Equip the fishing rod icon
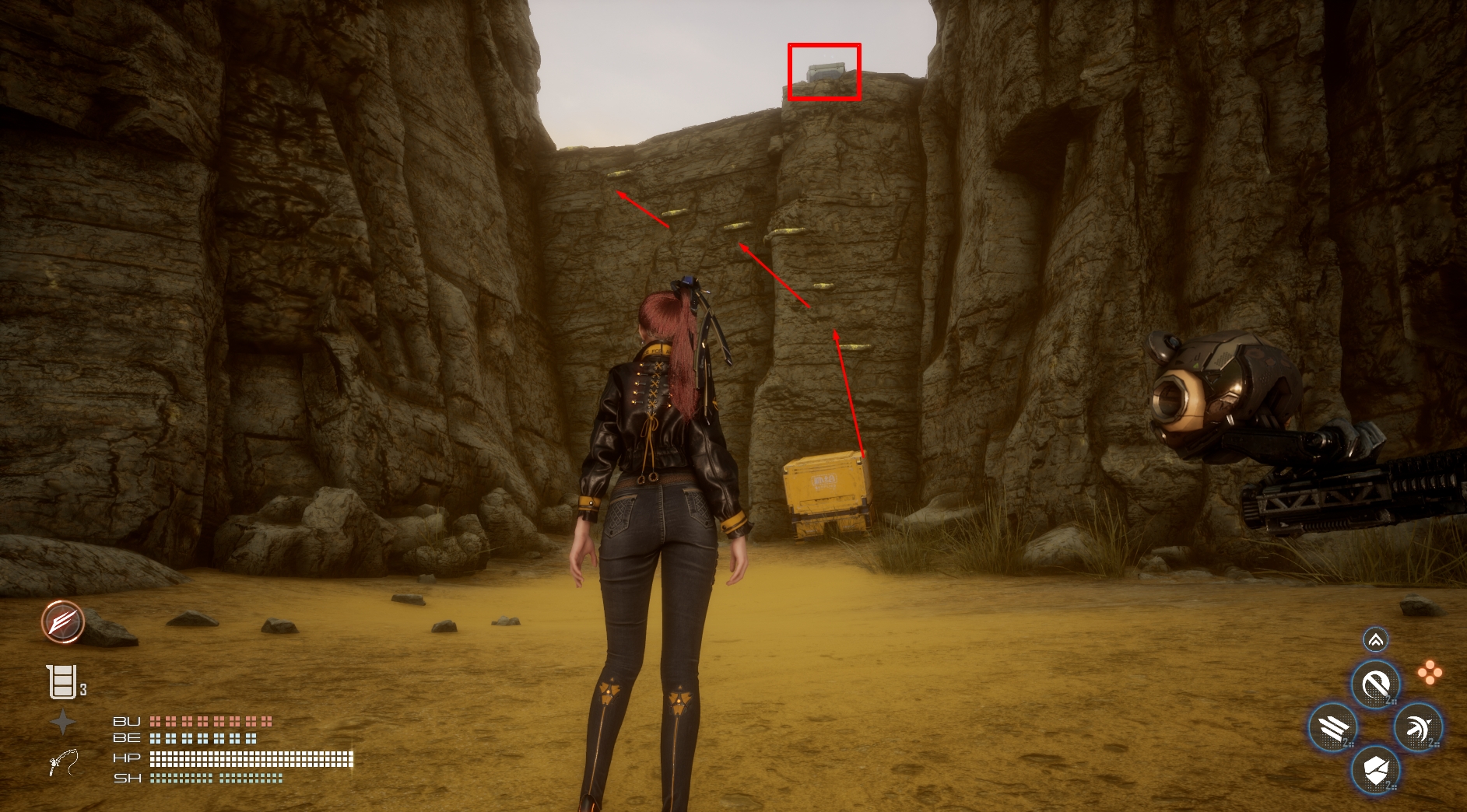1467x812 pixels. [x=63, y=762]
